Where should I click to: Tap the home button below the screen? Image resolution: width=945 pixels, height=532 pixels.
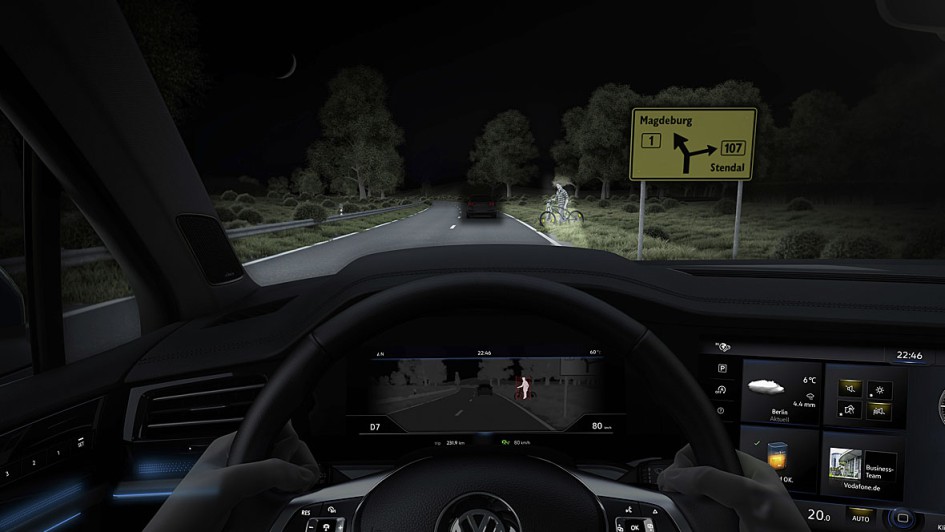coord(902,519)
